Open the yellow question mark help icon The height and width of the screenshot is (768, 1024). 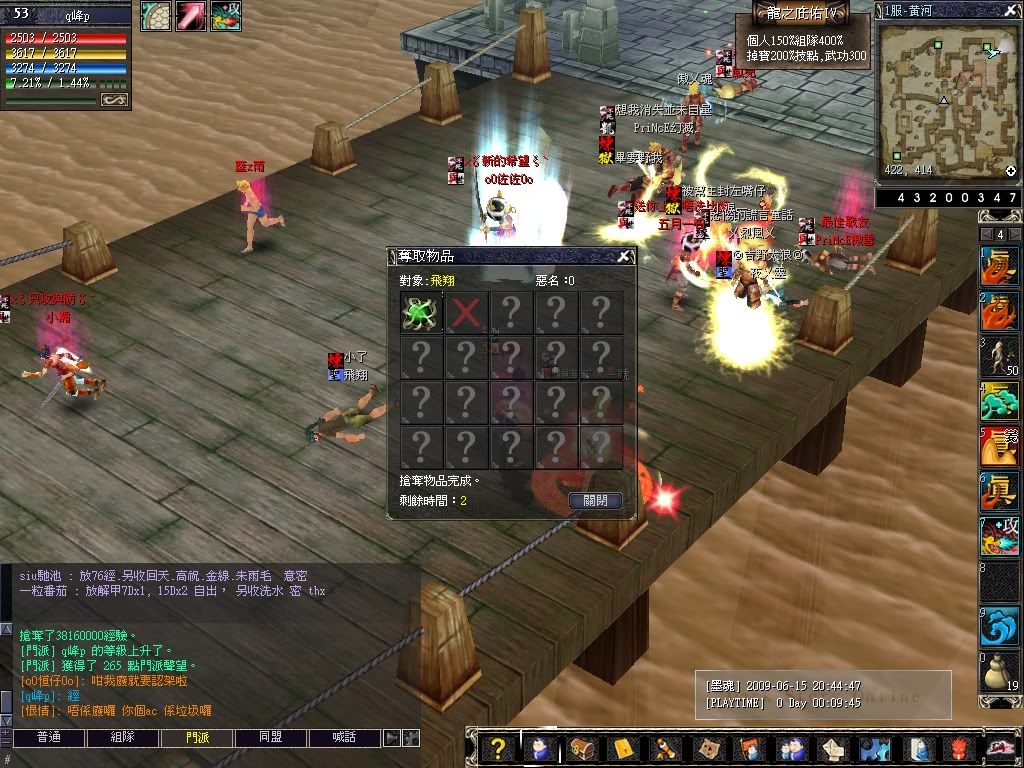click(497, 748)
